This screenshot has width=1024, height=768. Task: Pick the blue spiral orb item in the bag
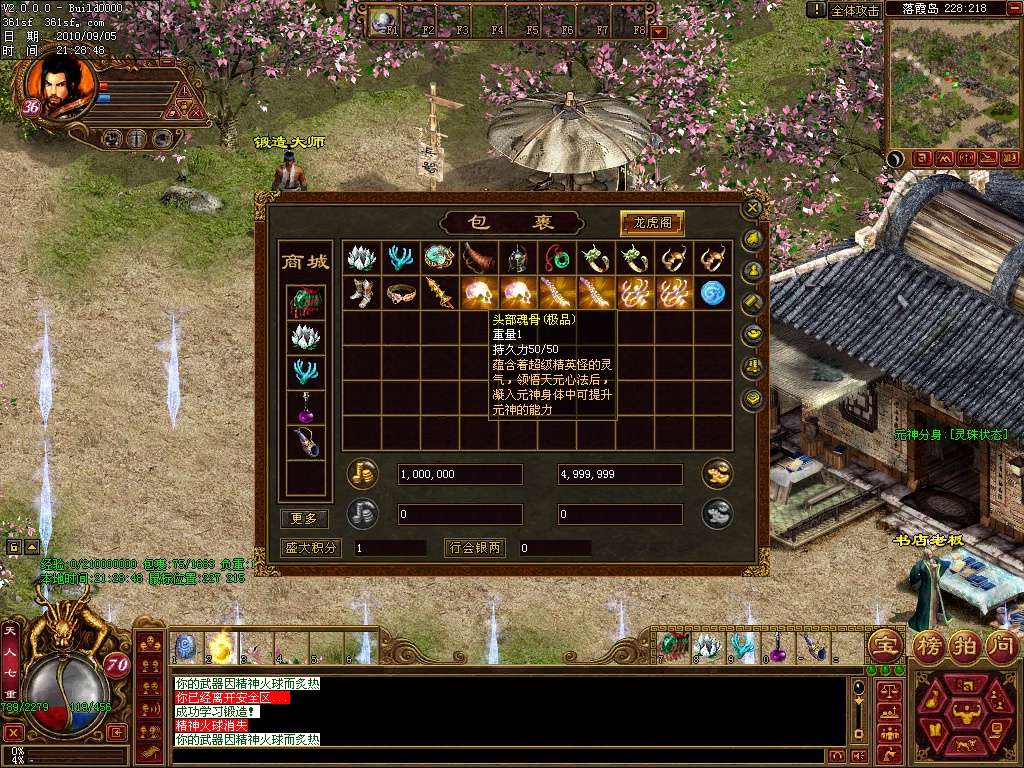pos(713,292)
